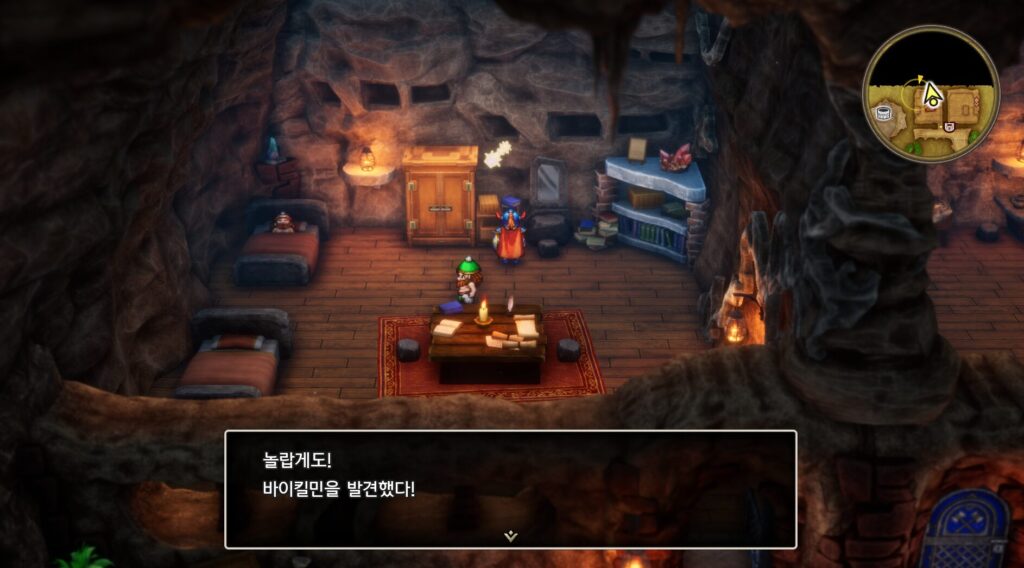Open the circular minimap
Screen dimensions: 1024x568
[930, 94]
